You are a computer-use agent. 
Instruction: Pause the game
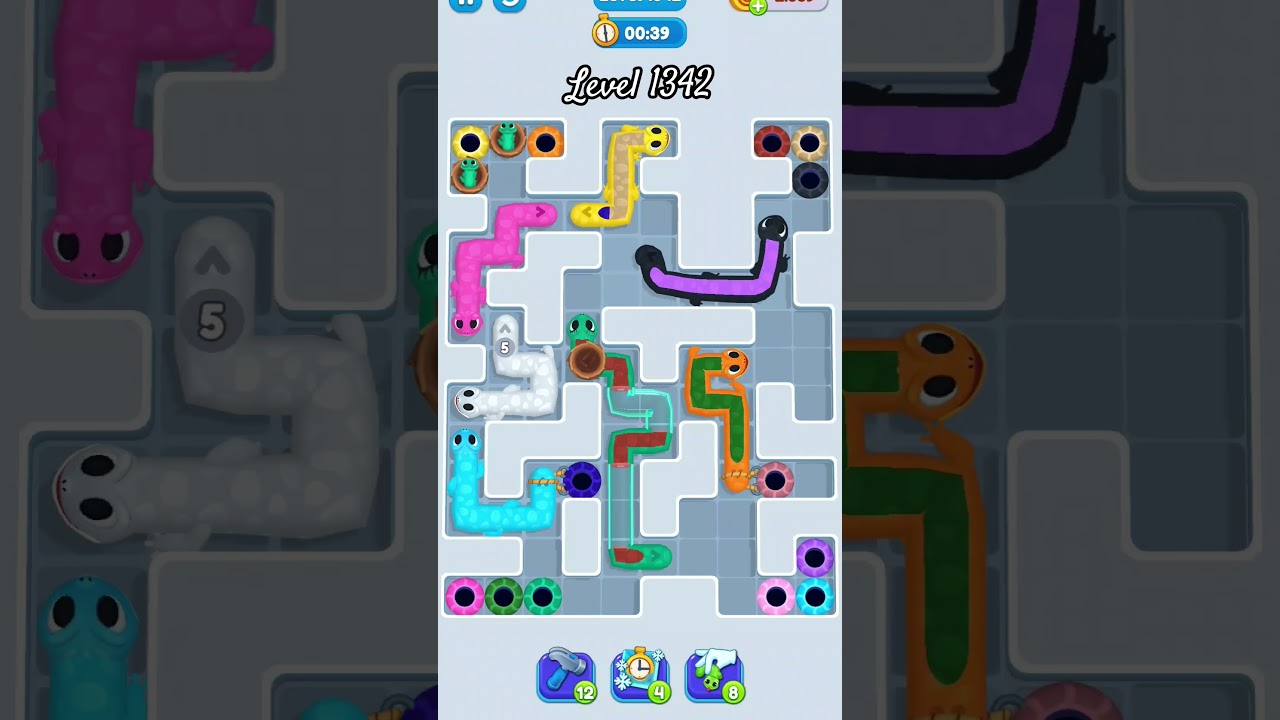[x=463, y=3]
